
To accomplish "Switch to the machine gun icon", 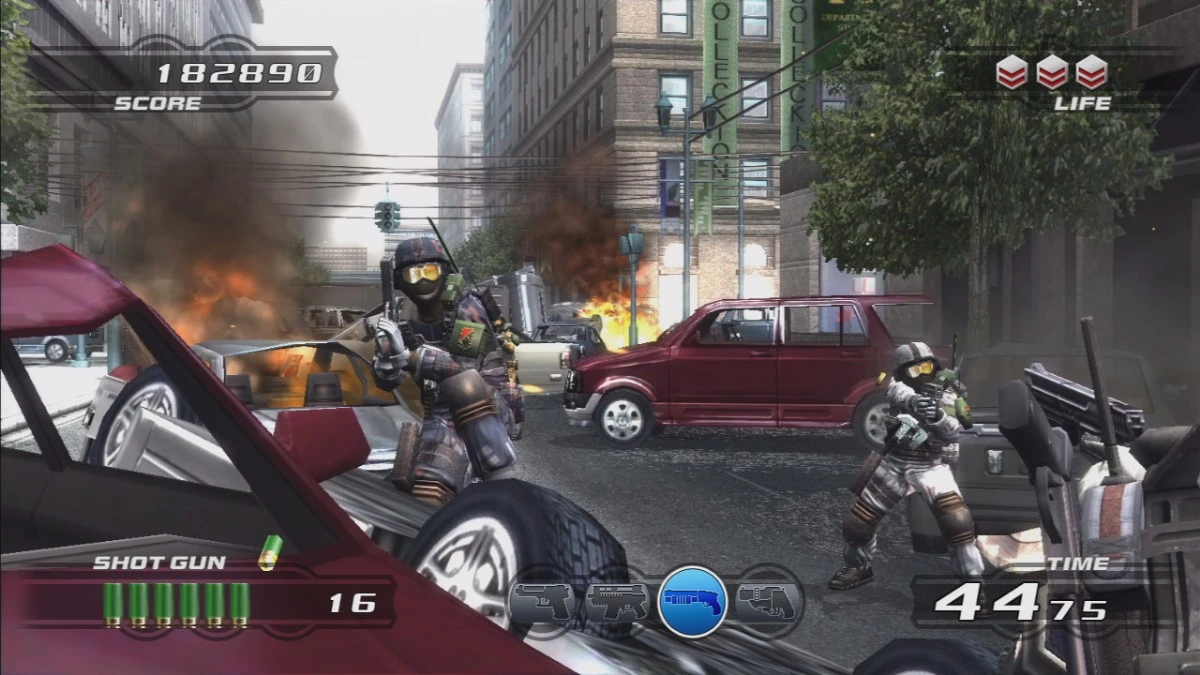I will click(616, 602).
